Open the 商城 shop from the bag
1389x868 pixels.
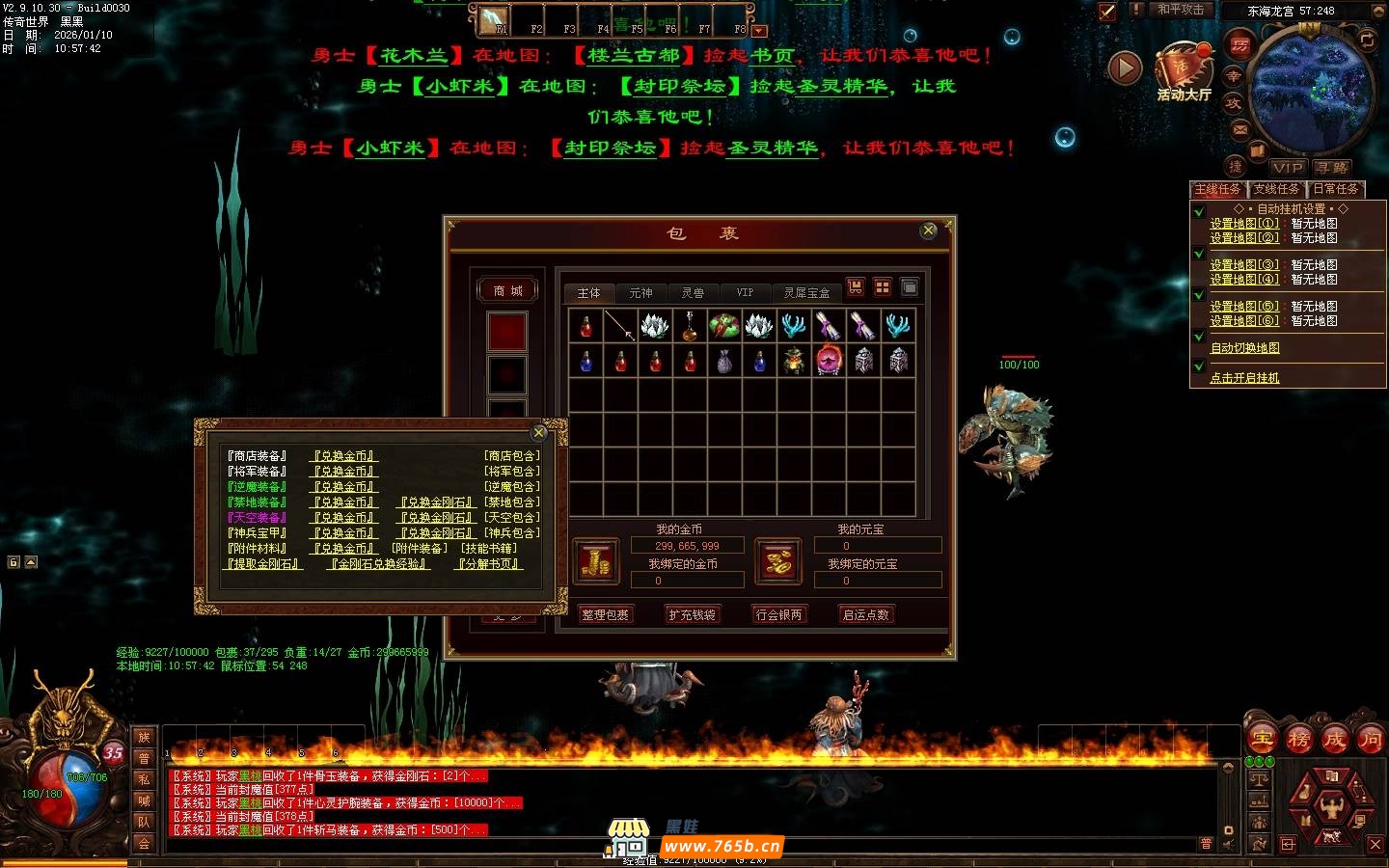pyautogui.click(x=507, y=290)
